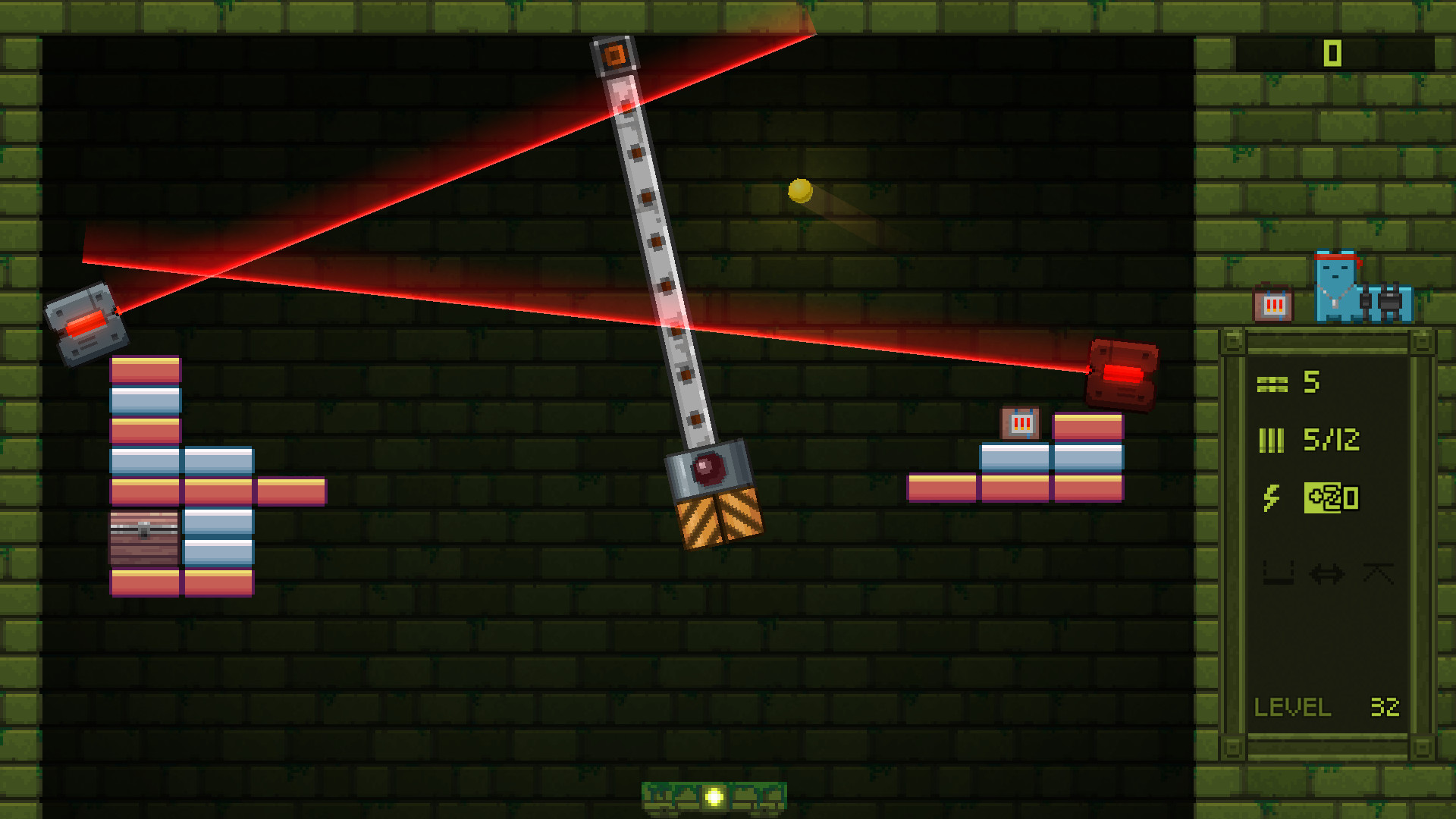This screenshot has height=819, width=1456.
Task: Select the yellow ball in play
Action: point(800,192)
